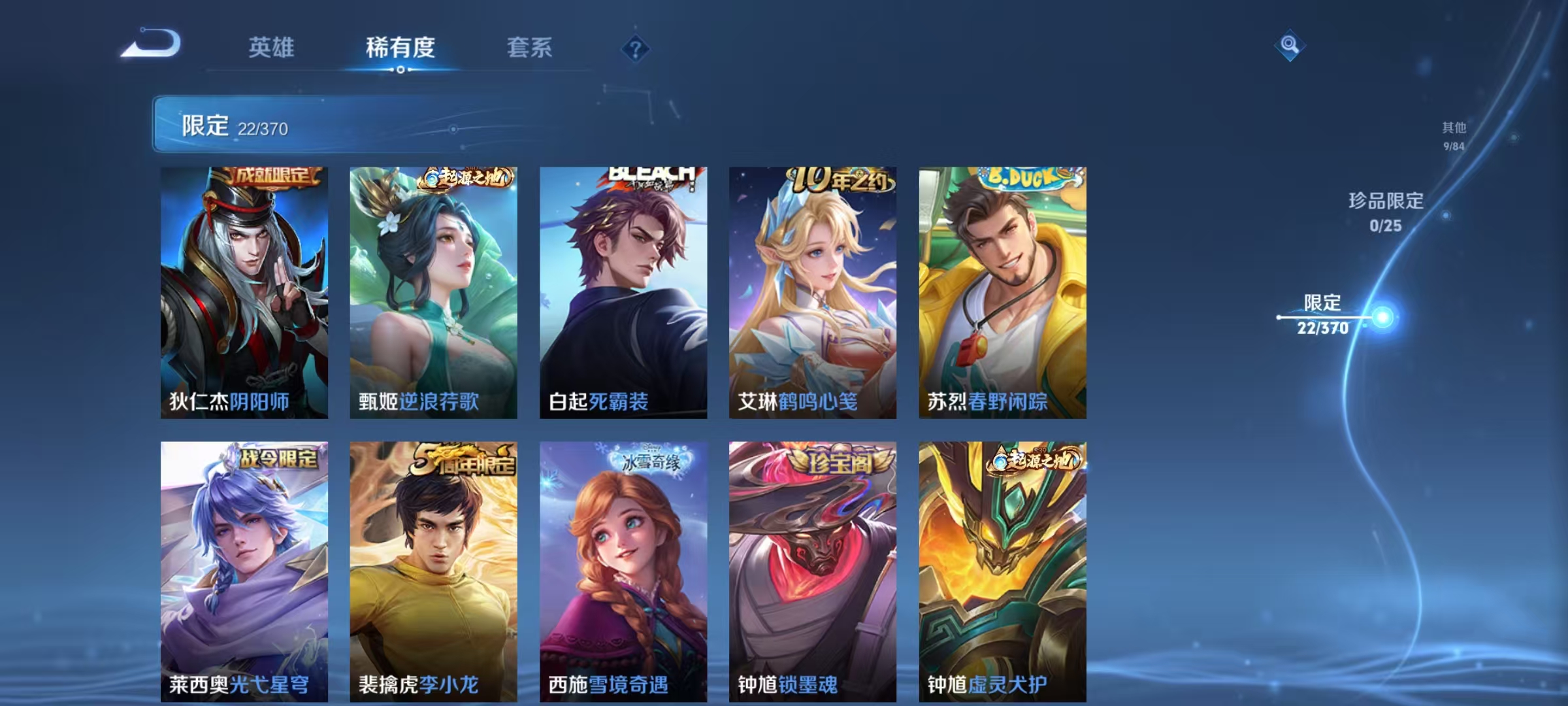The width and height of the screenshot is (1568, 706).
Task: Click the 成就限定 banner on 狄仁杰 skin
Action: [274, 176]
